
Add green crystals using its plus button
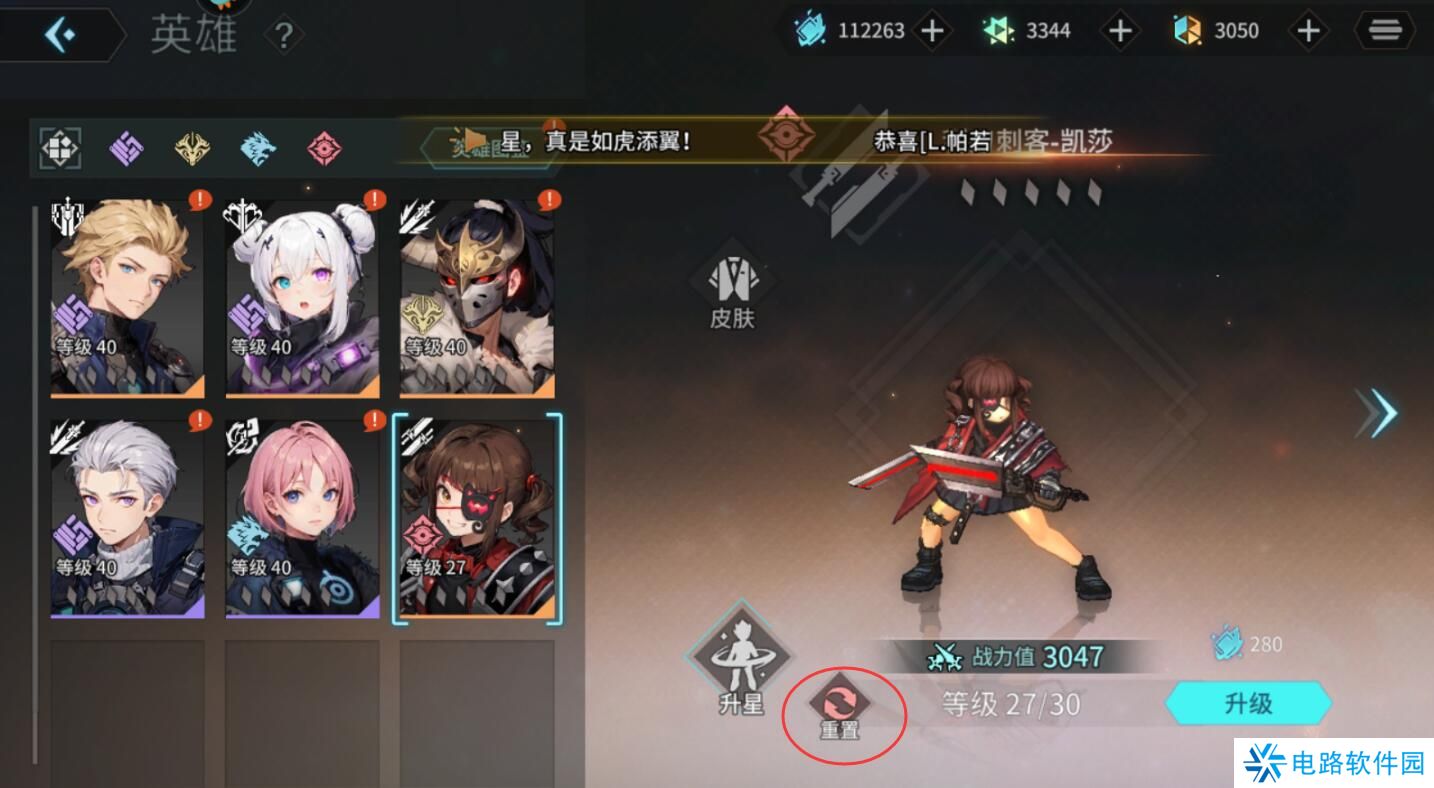pyautogui.click(x=1120, y=31)
